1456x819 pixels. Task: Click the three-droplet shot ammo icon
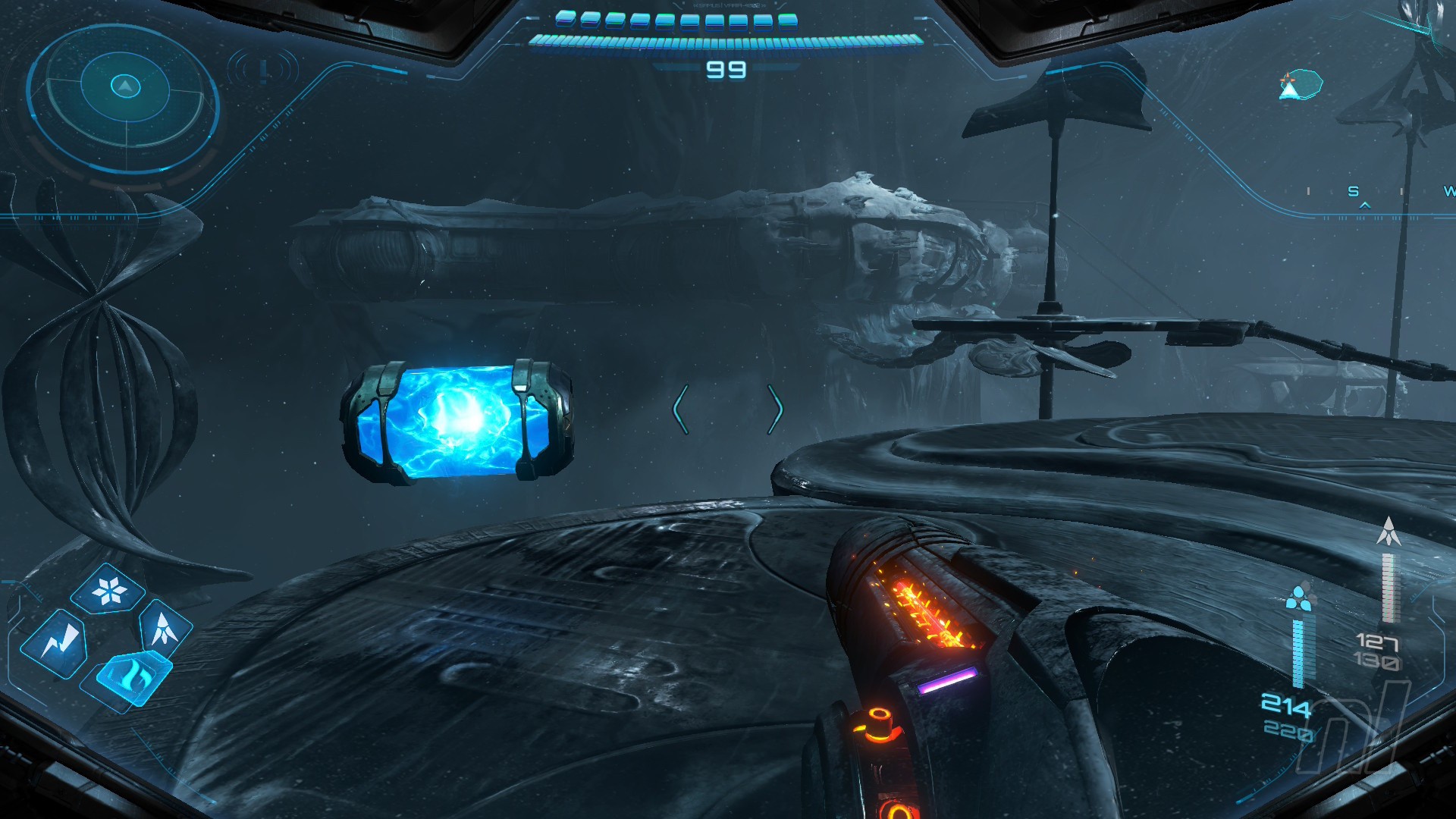pos(1299,598)
